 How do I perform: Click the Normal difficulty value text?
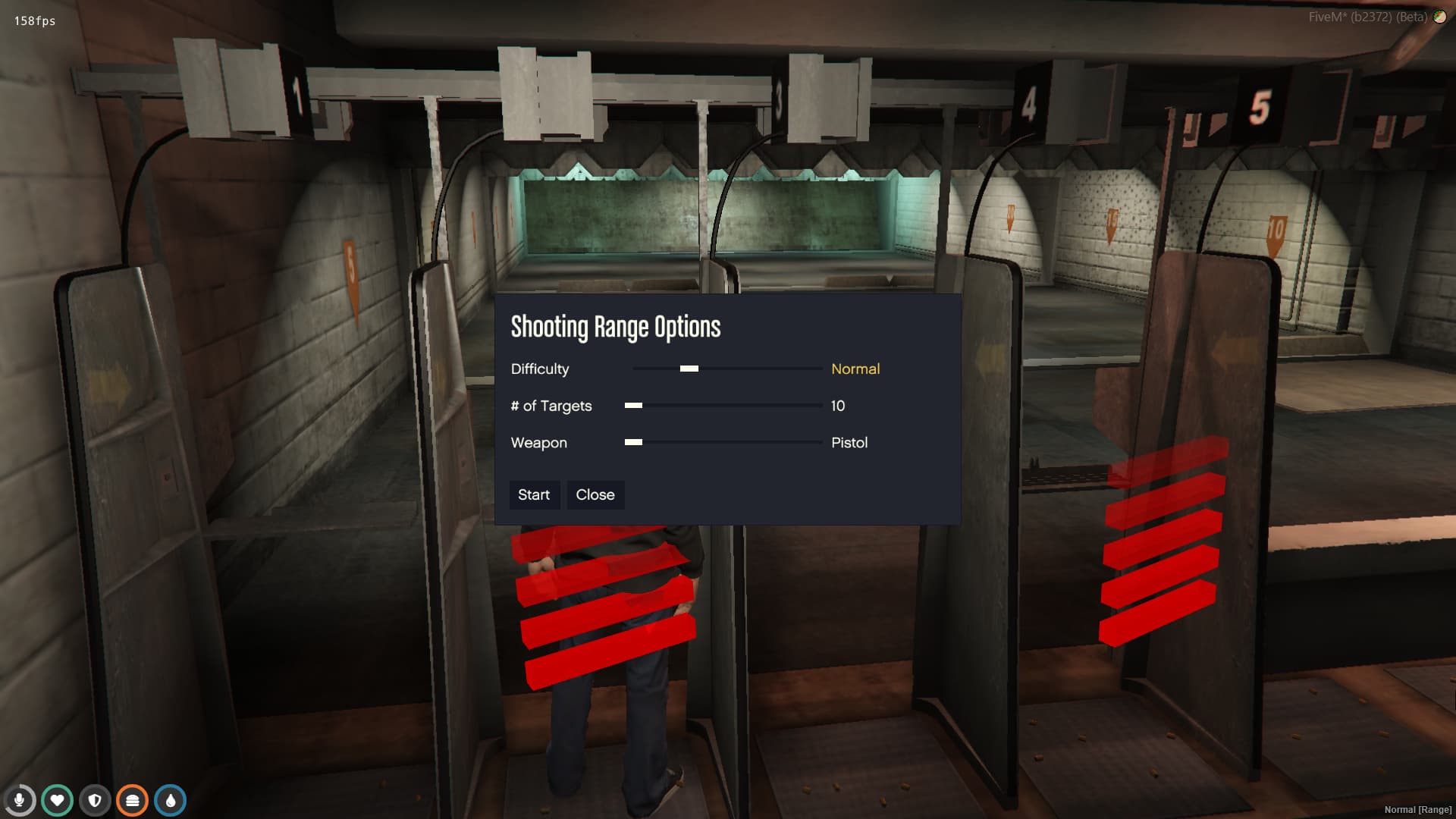pos(855,369)
